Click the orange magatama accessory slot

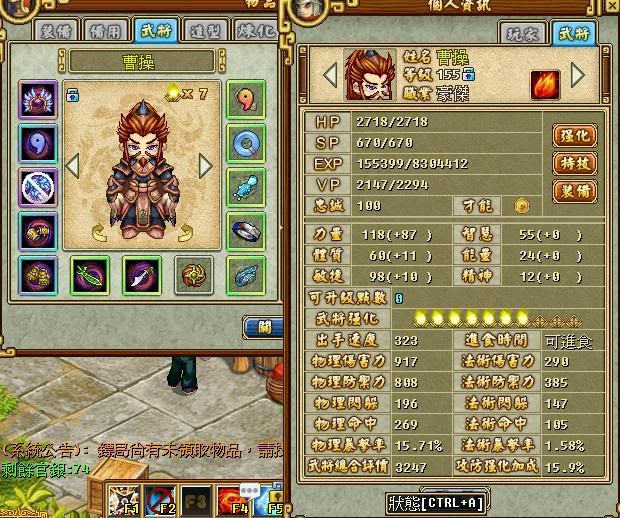coord(244,101)
